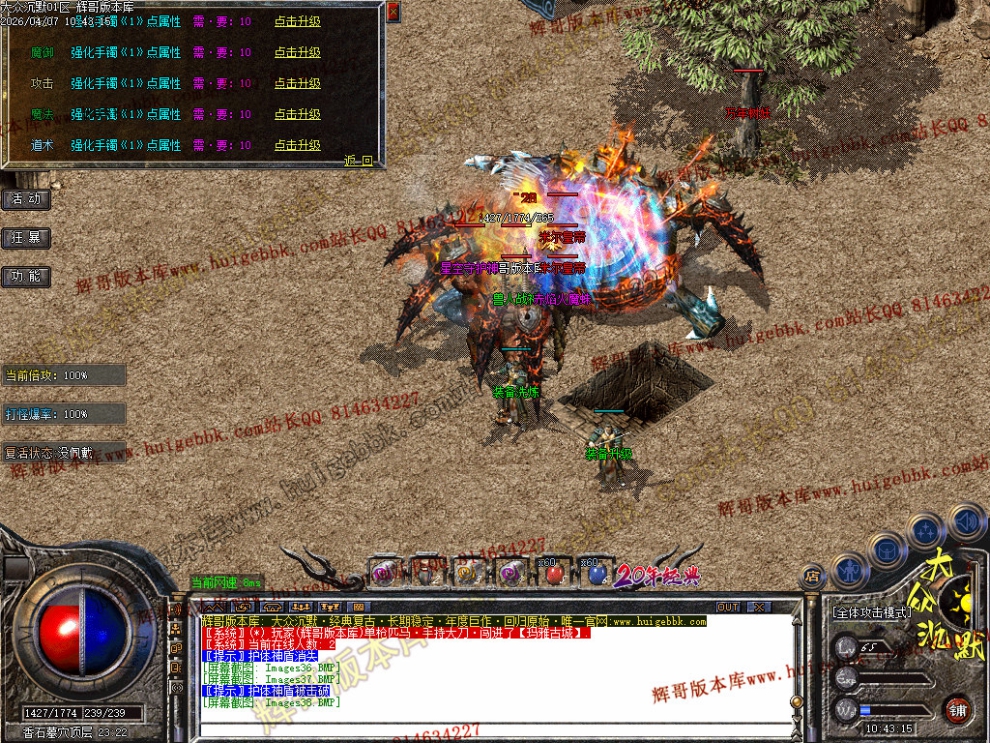Open the 功能 functions menu

click(x=26, y=277)
